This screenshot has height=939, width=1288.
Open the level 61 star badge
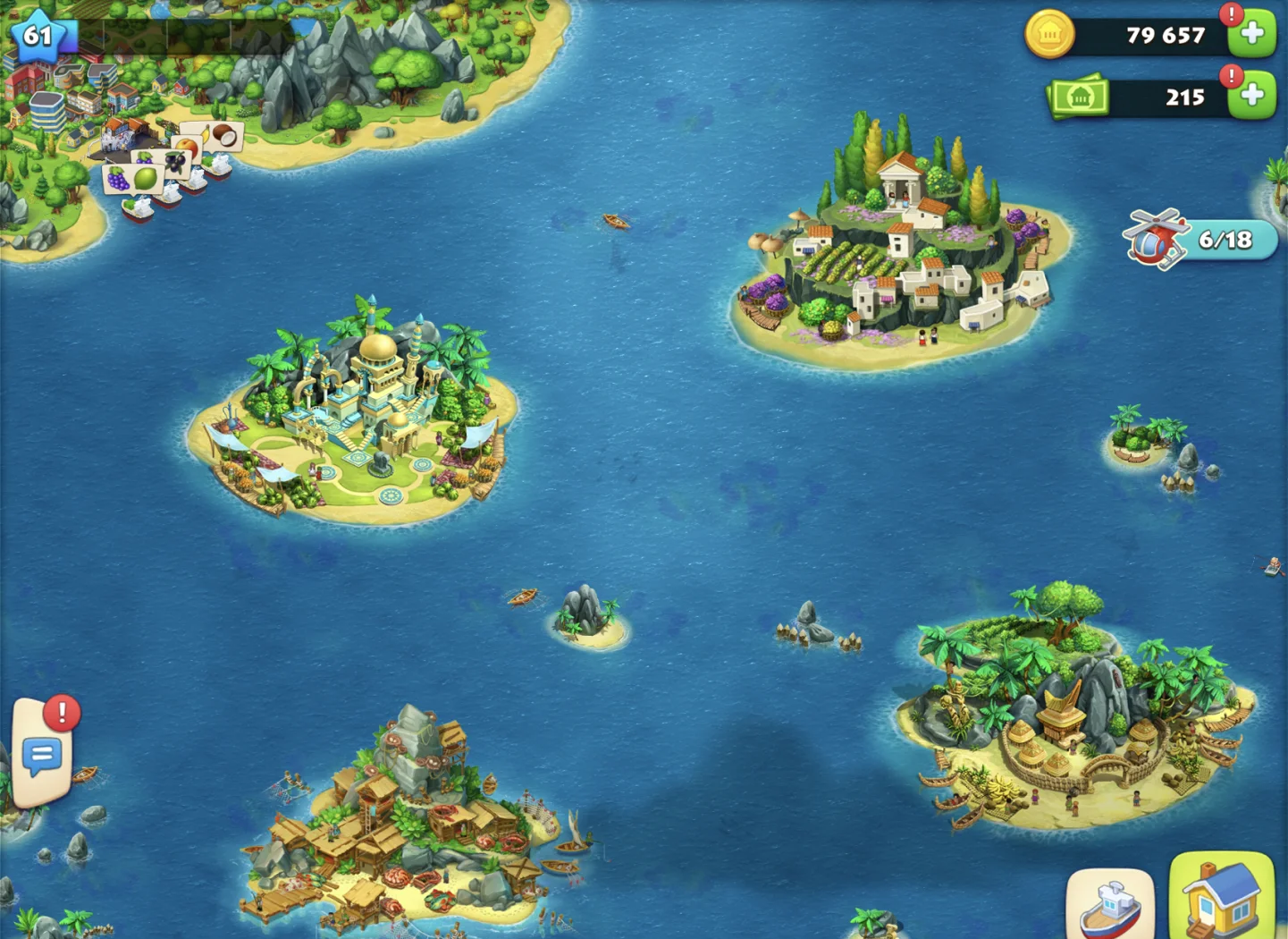point(38,36)
